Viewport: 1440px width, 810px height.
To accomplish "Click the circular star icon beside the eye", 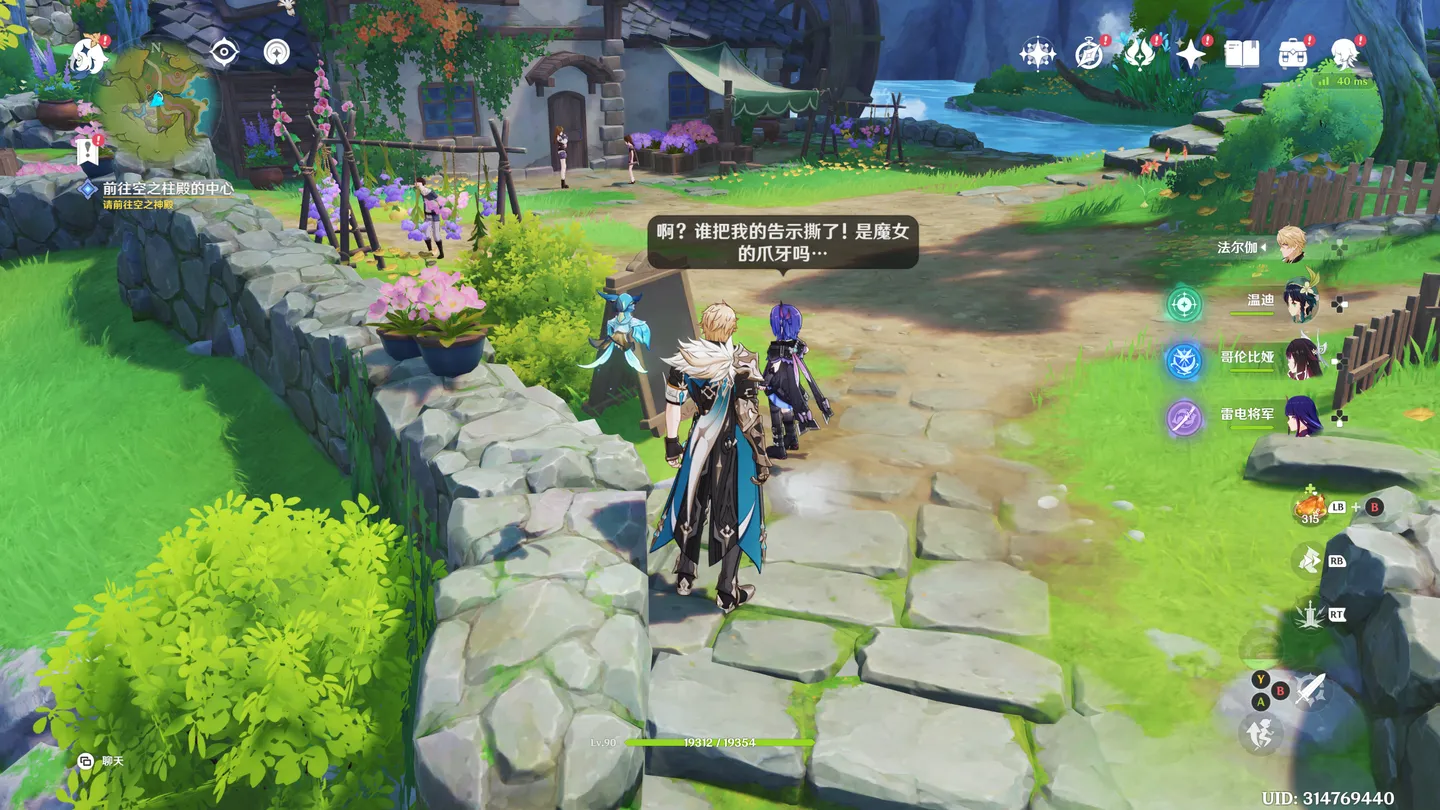I will coord(277,52).
